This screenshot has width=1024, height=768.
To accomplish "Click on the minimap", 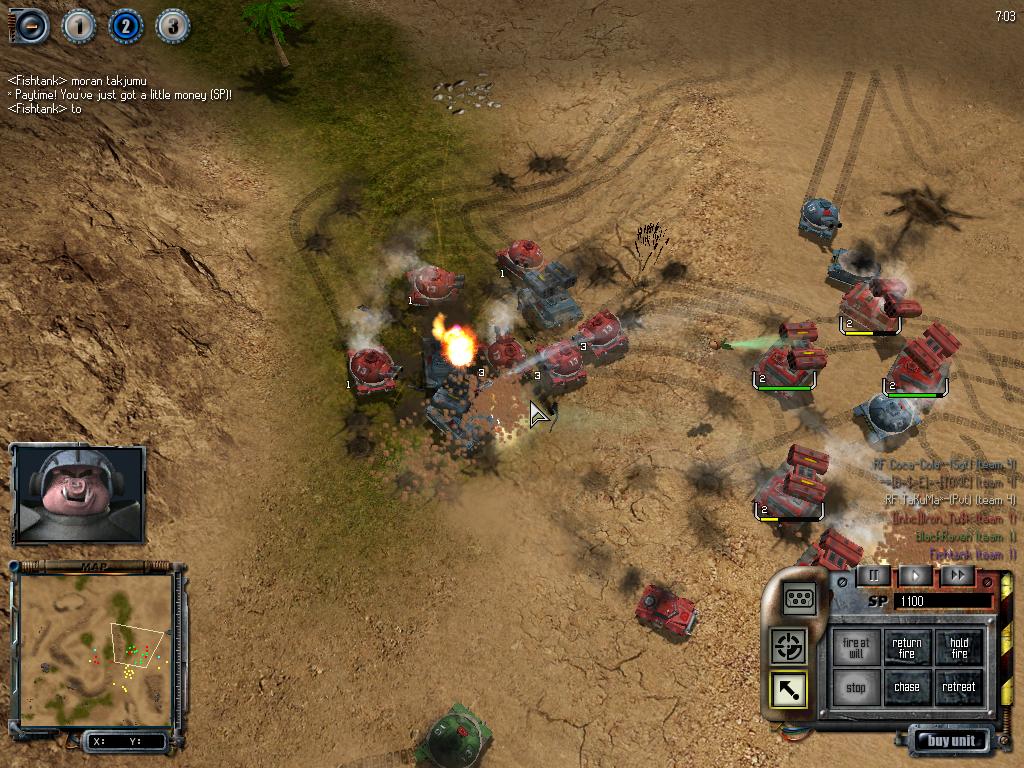I will click(x=96, y=650).
